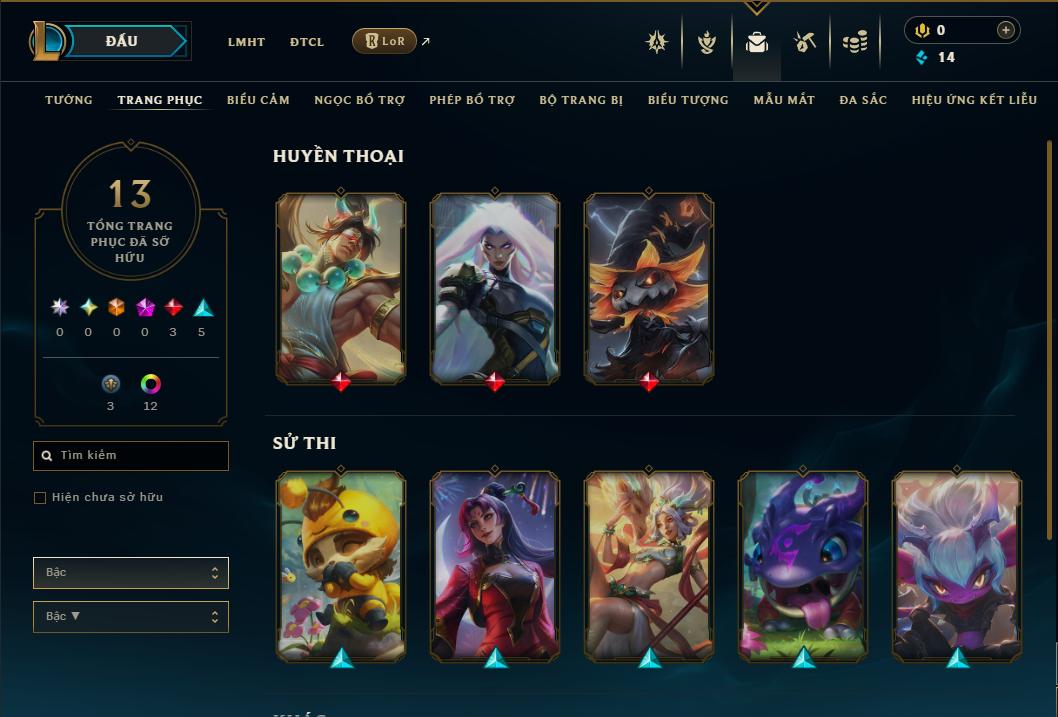Open the coin stack store icon
Viewport: 1058px width, 717px height.
(x=854, y=42)
